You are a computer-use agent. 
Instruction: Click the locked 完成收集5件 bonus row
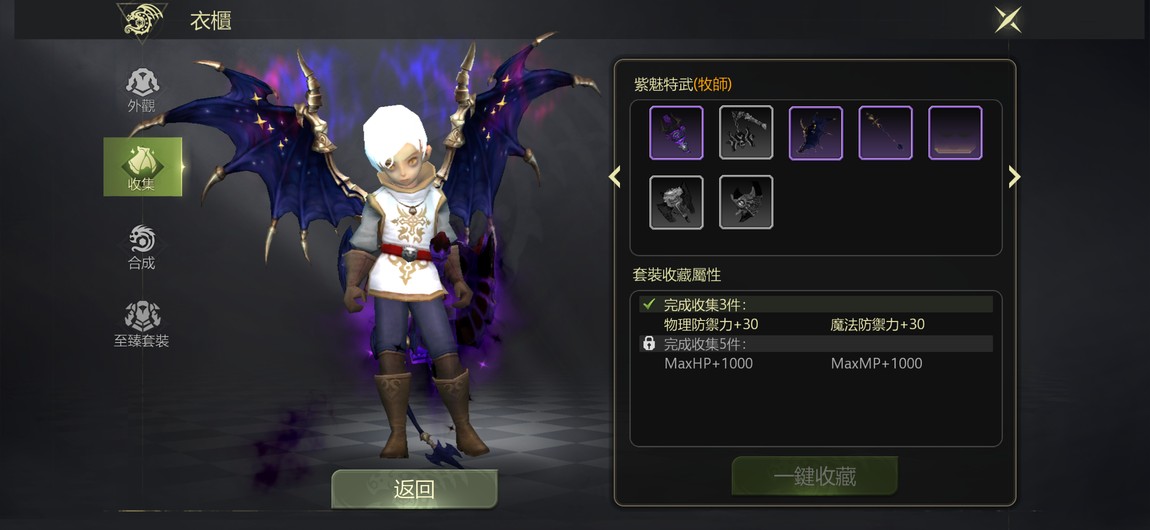pyautogui.click(x=815, y=344)
